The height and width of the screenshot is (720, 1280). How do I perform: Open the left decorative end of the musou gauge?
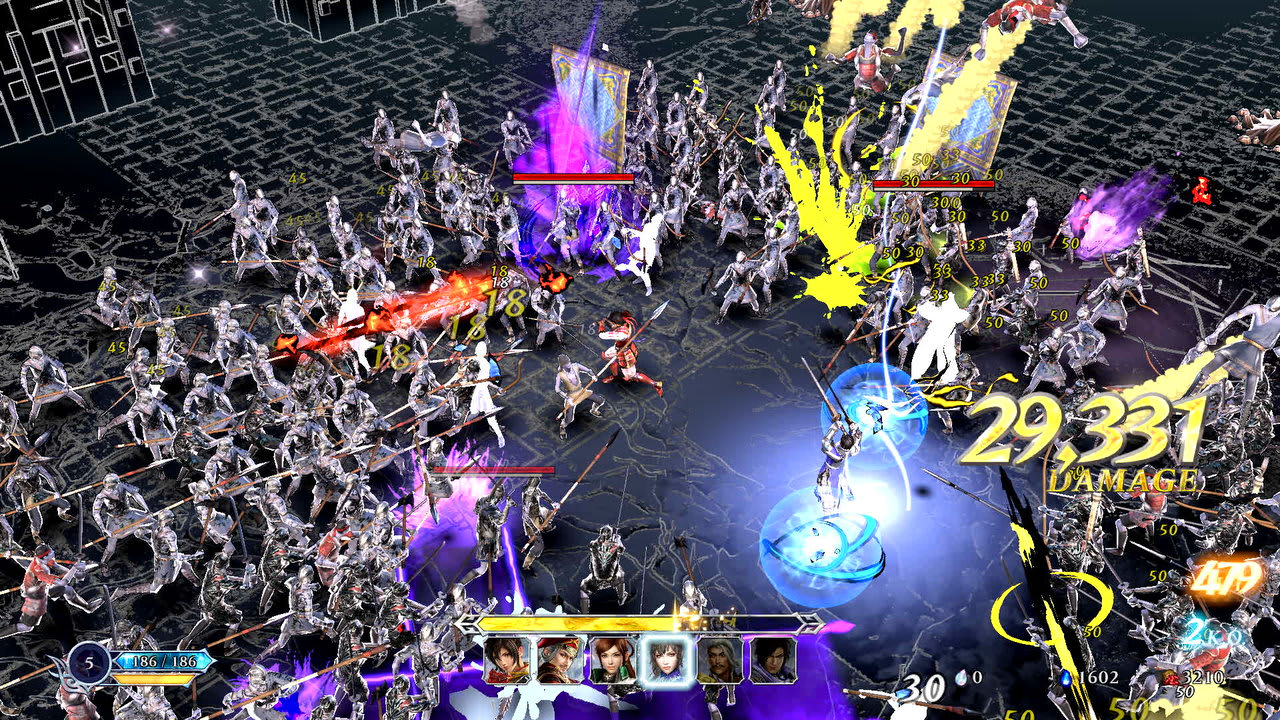(467, 623)
